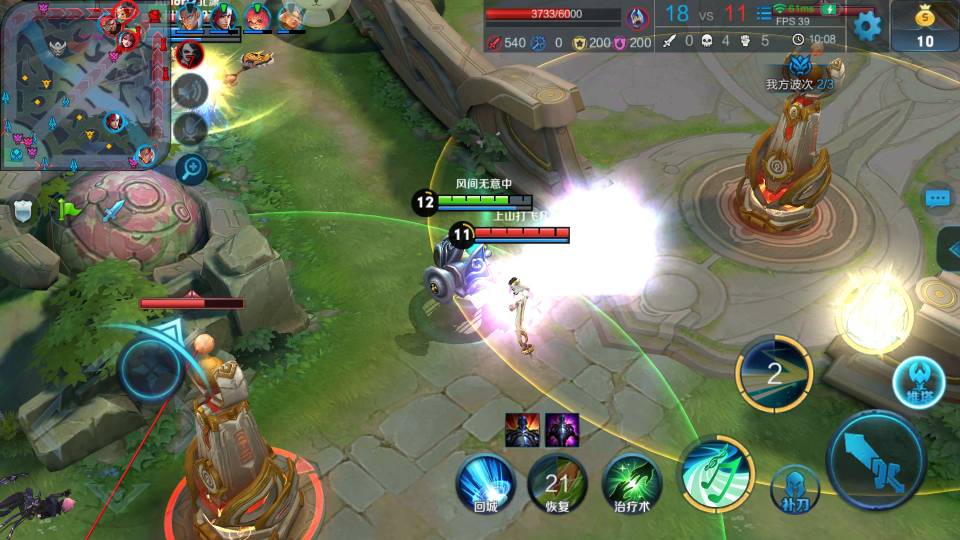This screenshot has width=960, height=540.
Task: Send the shield defend signal
Action: point(24,210)
